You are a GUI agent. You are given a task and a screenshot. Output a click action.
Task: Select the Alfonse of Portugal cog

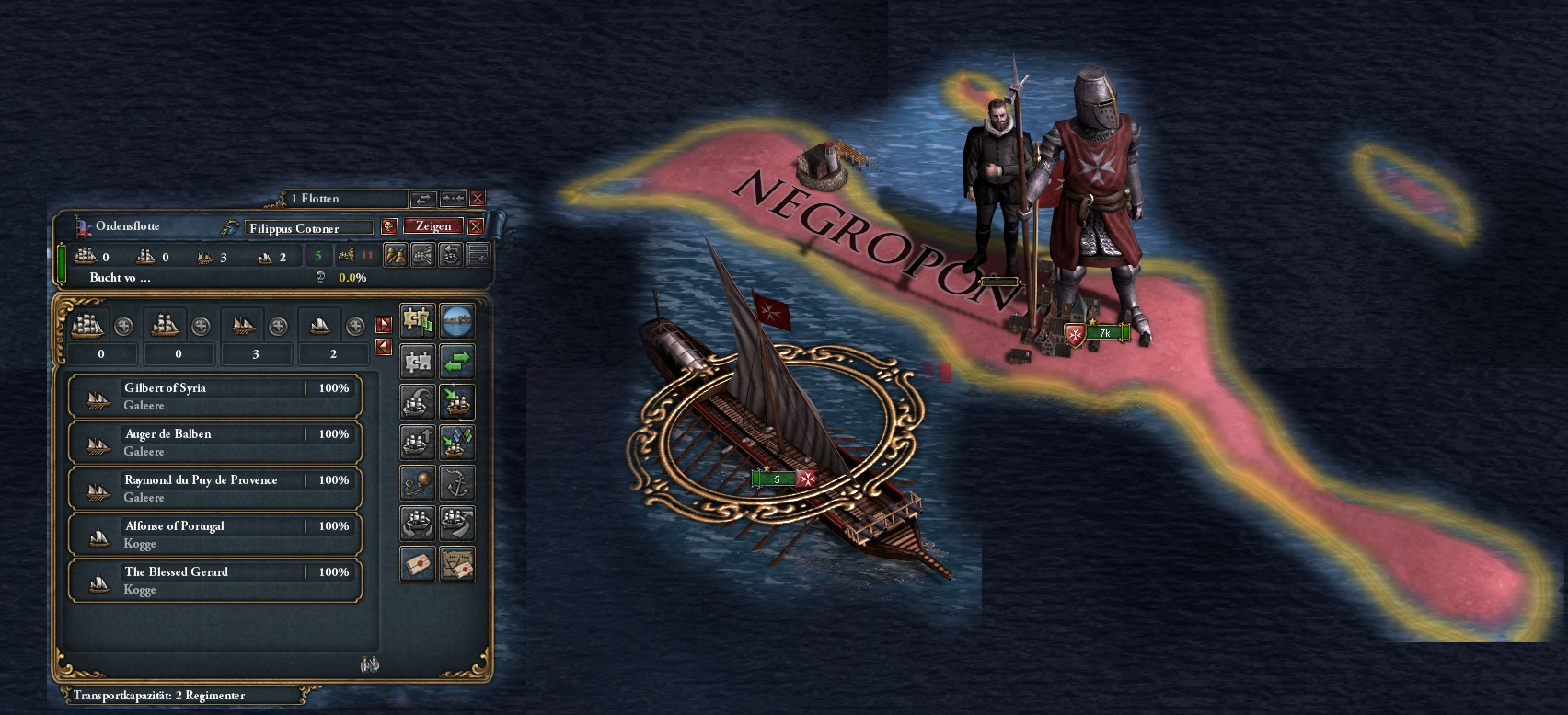click(x=214, y=535)
